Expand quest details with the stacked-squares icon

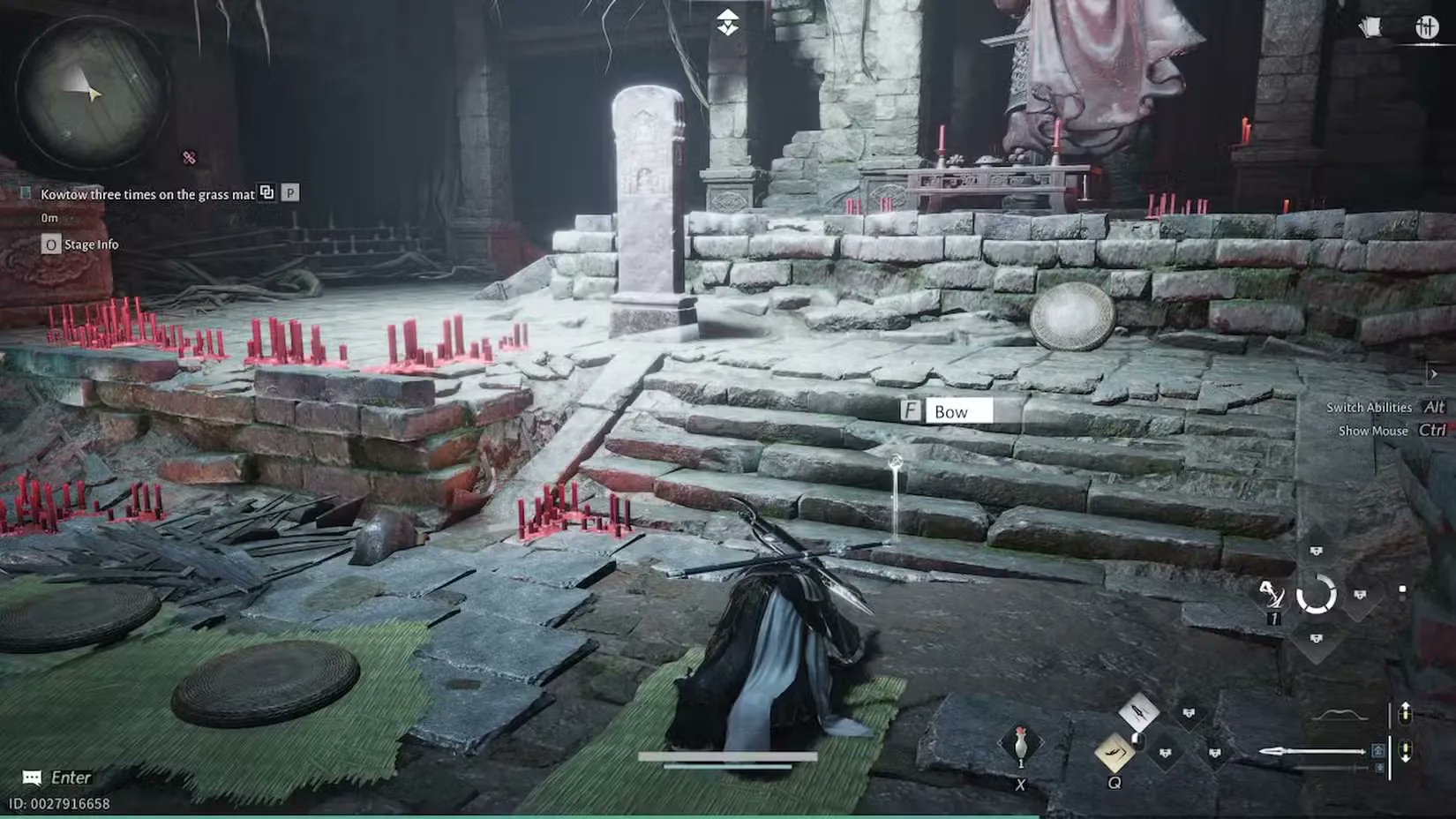pyautogui.click(x=266, y=192)
